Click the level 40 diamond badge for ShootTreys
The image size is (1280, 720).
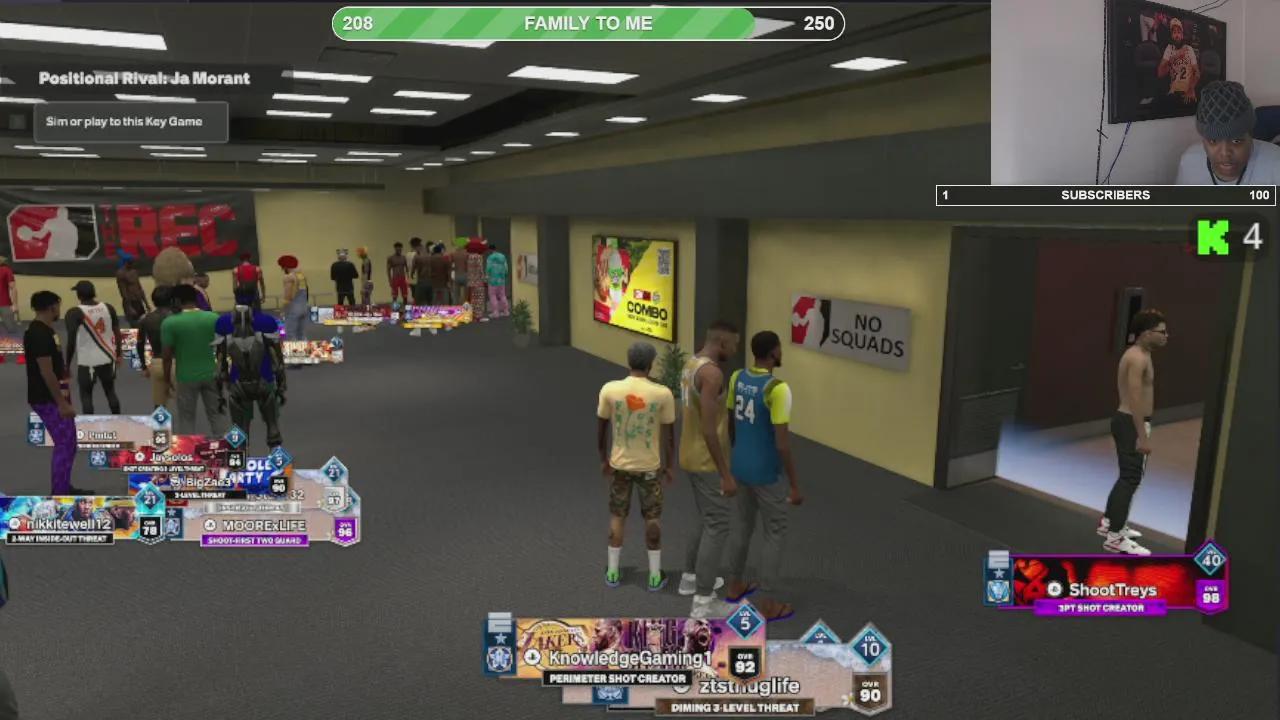[x=1210, y=560]
